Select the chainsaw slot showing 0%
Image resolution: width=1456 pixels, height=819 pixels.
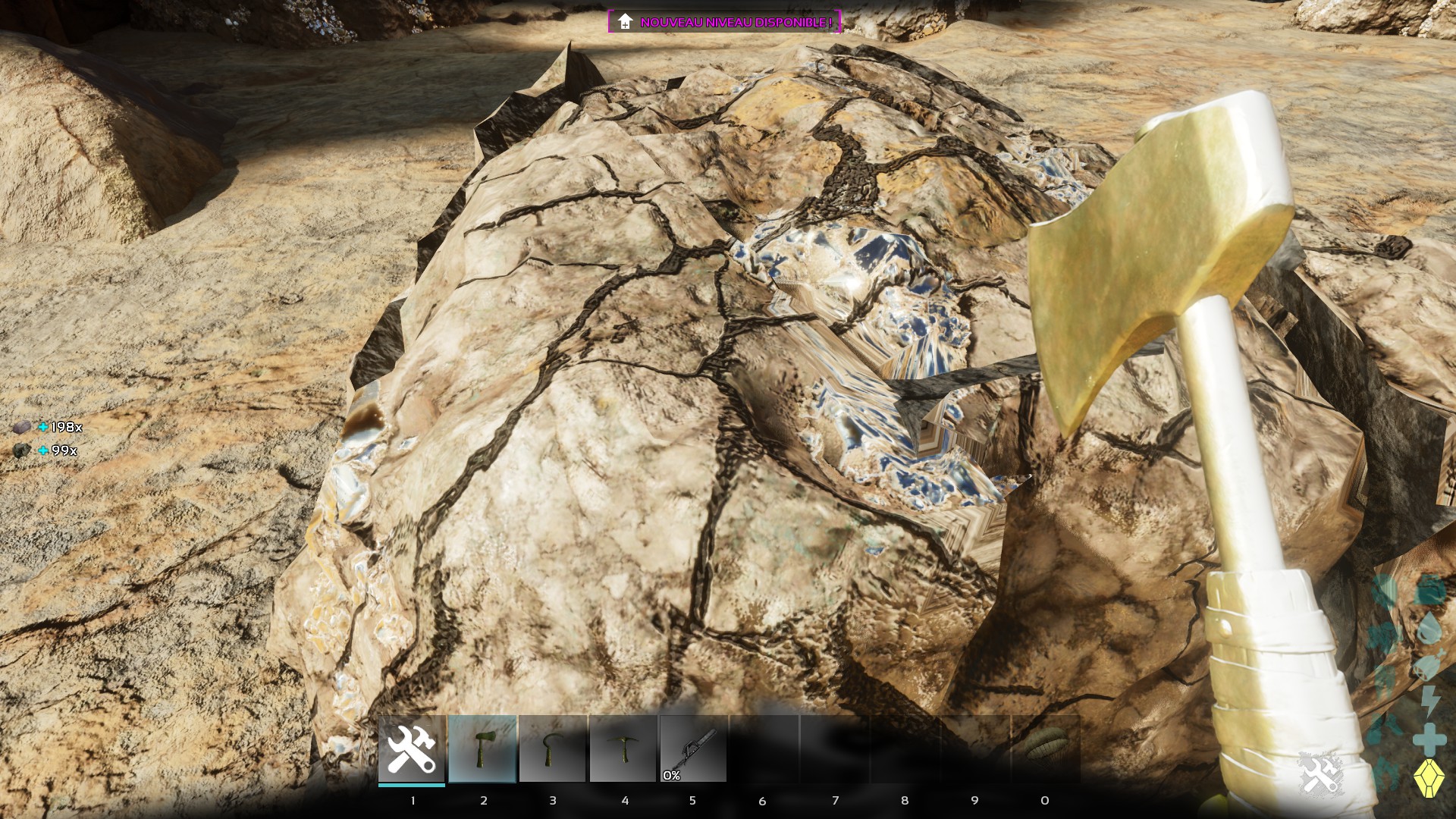tap(693, 748)
